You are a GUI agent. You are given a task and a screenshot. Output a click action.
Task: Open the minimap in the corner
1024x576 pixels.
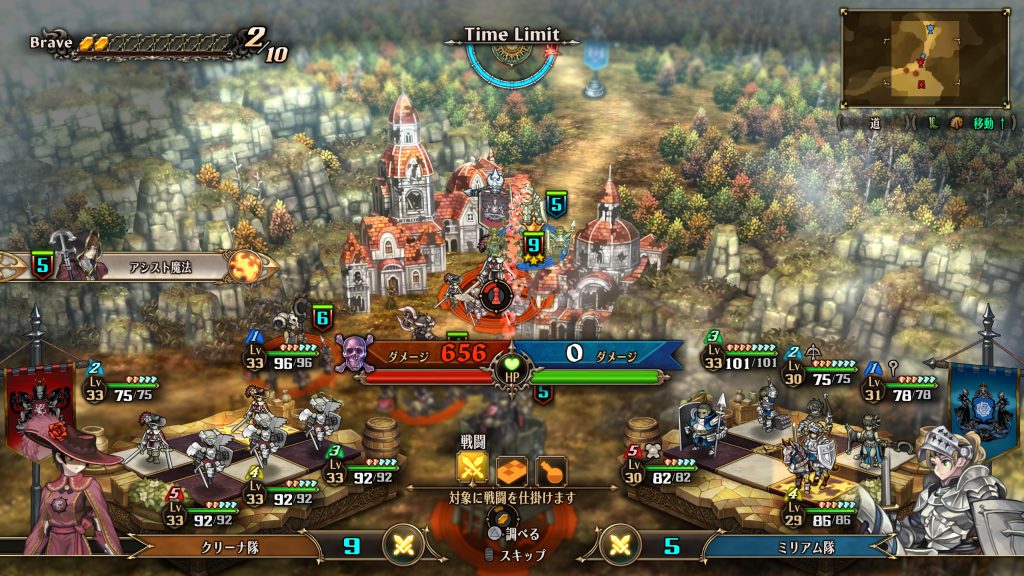click(926, 58)
